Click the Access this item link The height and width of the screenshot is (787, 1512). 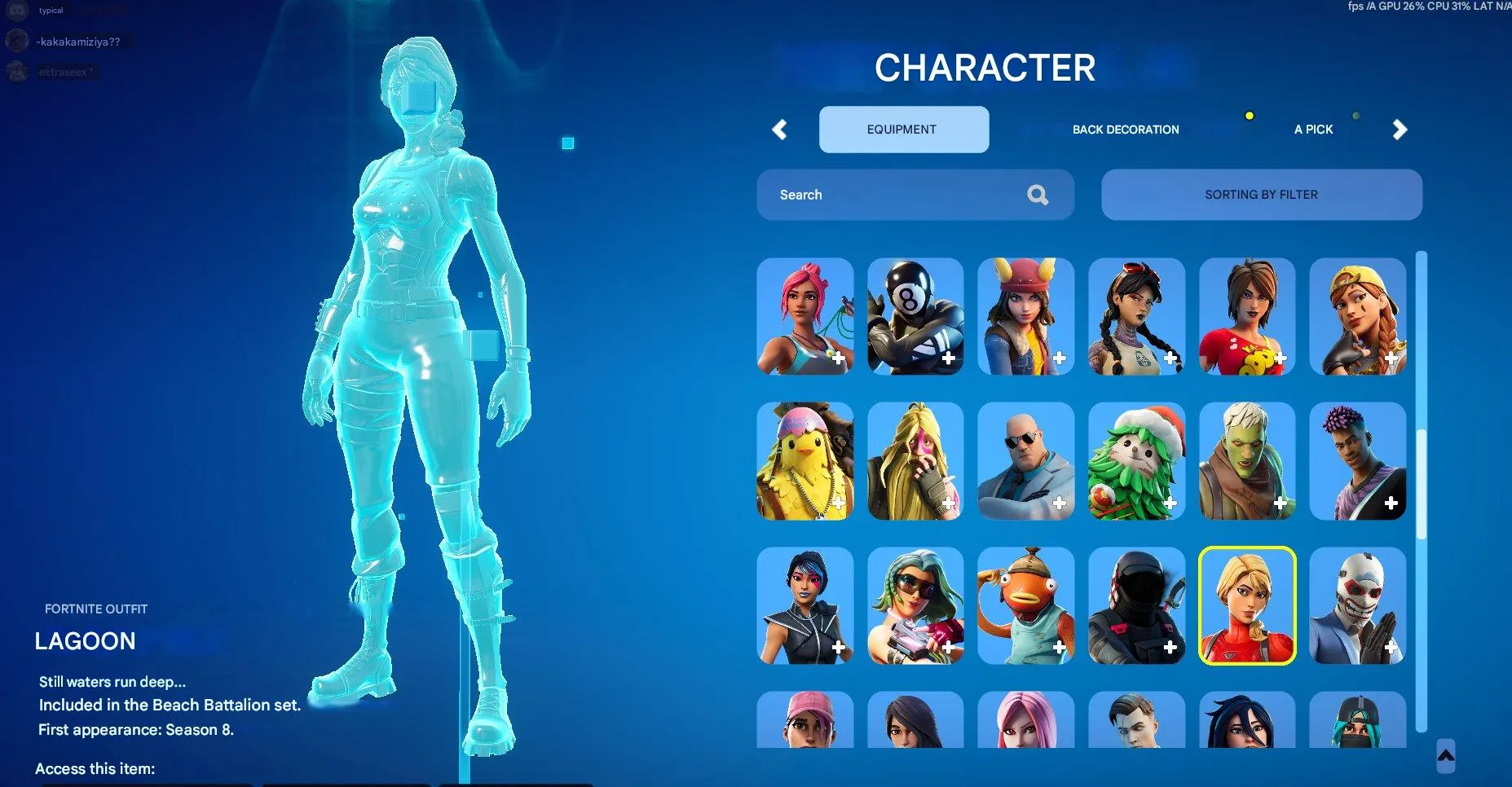click(95, 768)
